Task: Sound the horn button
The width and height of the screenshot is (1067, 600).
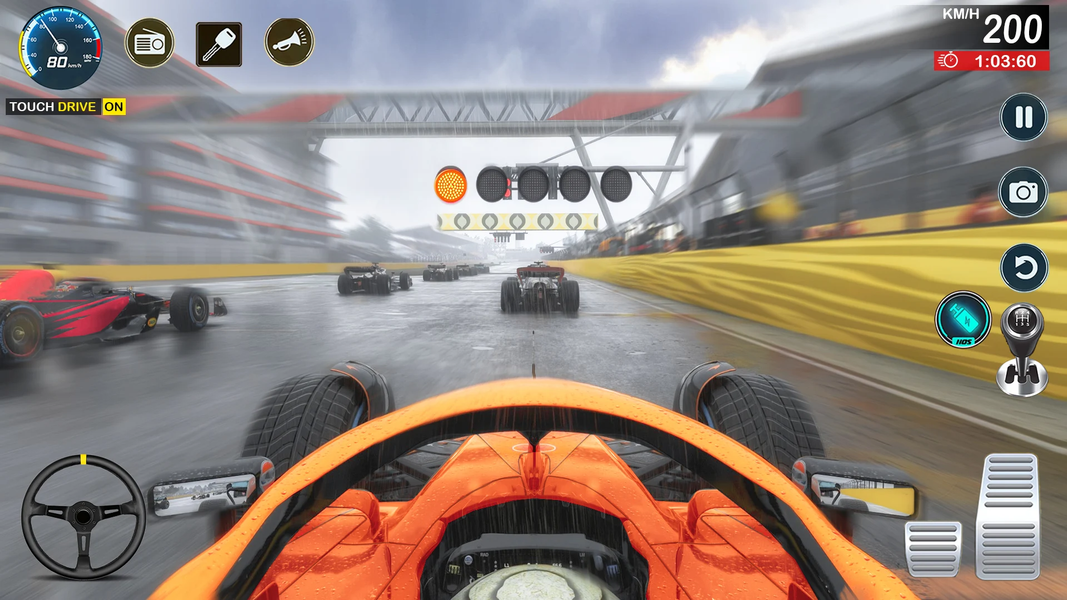Action: coord(289,42)
